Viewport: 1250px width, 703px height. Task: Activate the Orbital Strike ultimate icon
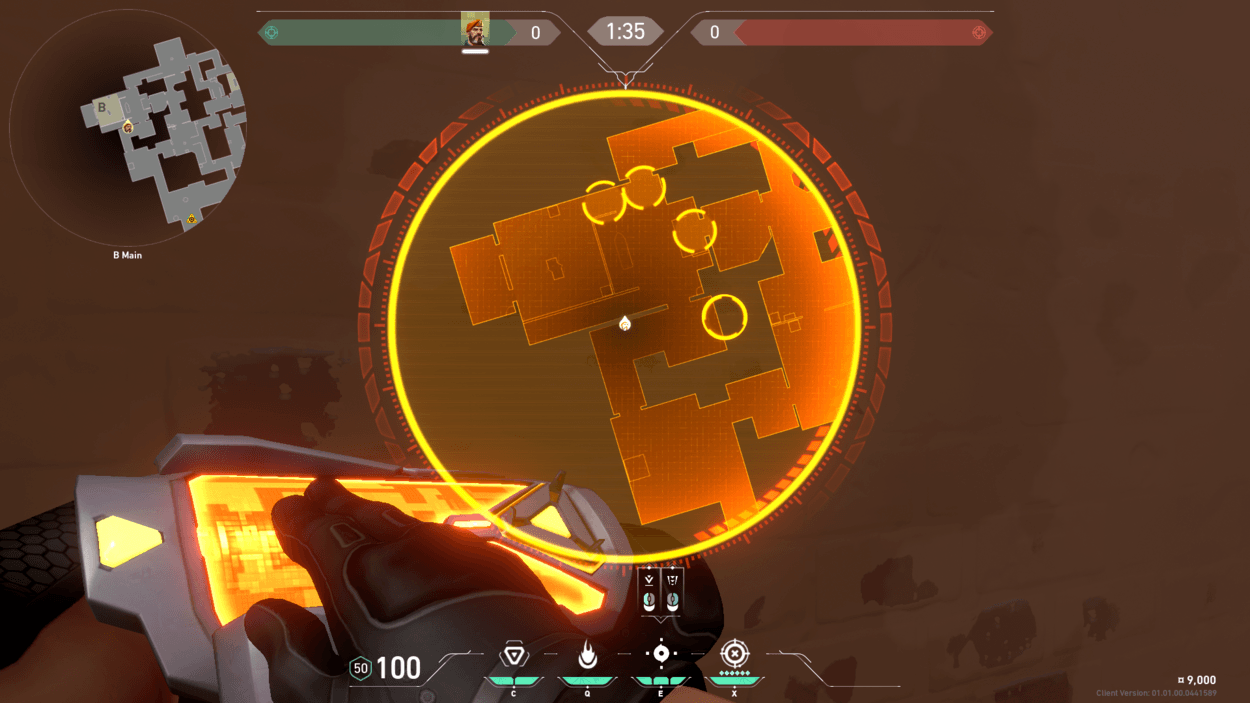[x=734, y=654]
